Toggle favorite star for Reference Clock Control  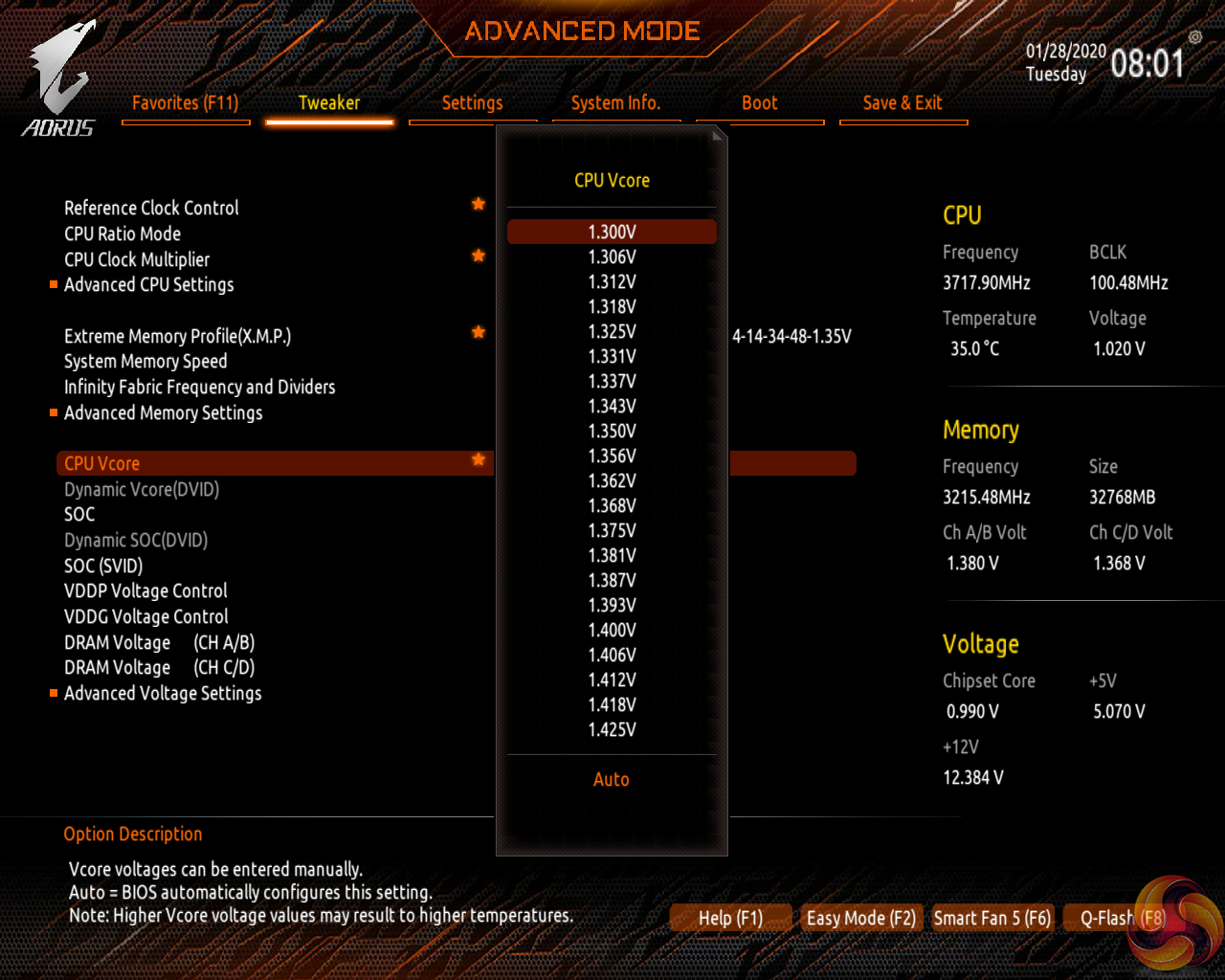pos(479,204)
